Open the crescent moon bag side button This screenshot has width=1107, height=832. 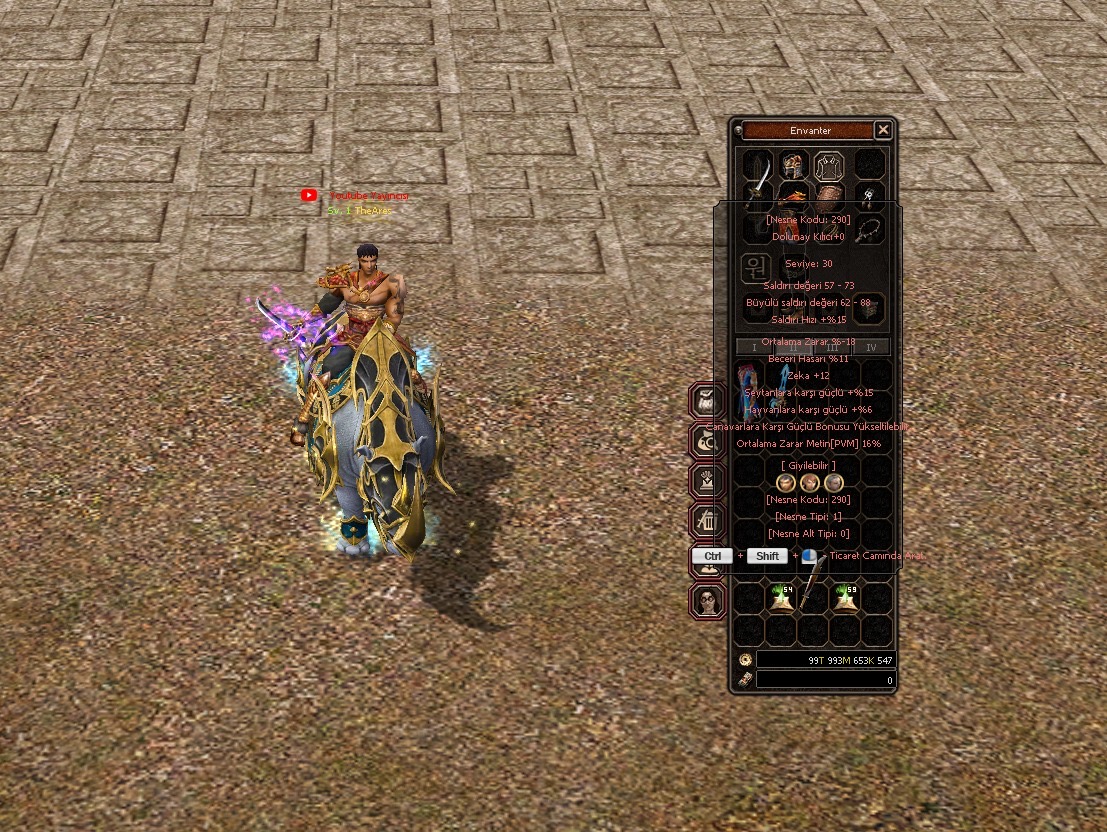click(708, 440)
